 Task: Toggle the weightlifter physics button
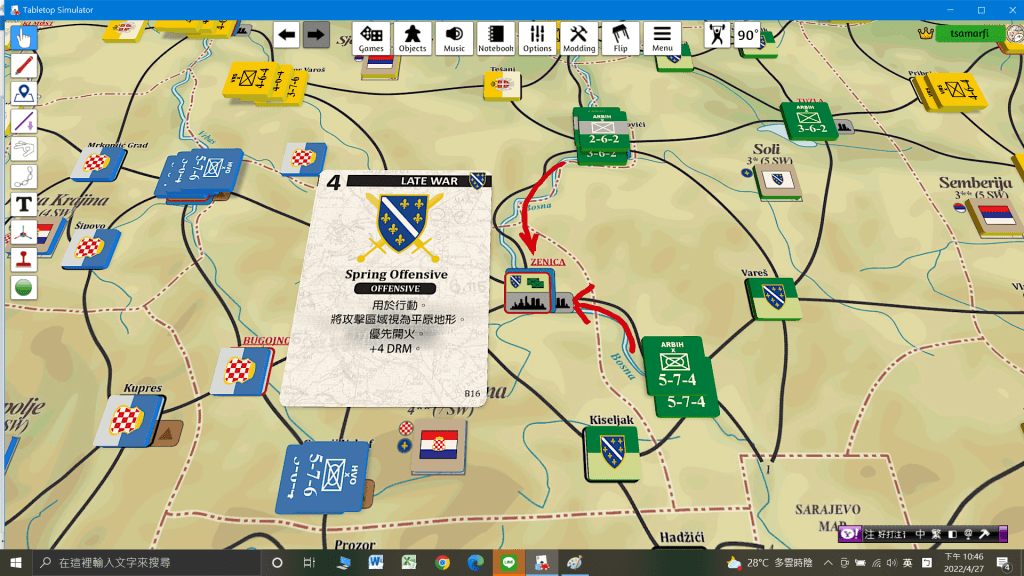click(717, 35)
